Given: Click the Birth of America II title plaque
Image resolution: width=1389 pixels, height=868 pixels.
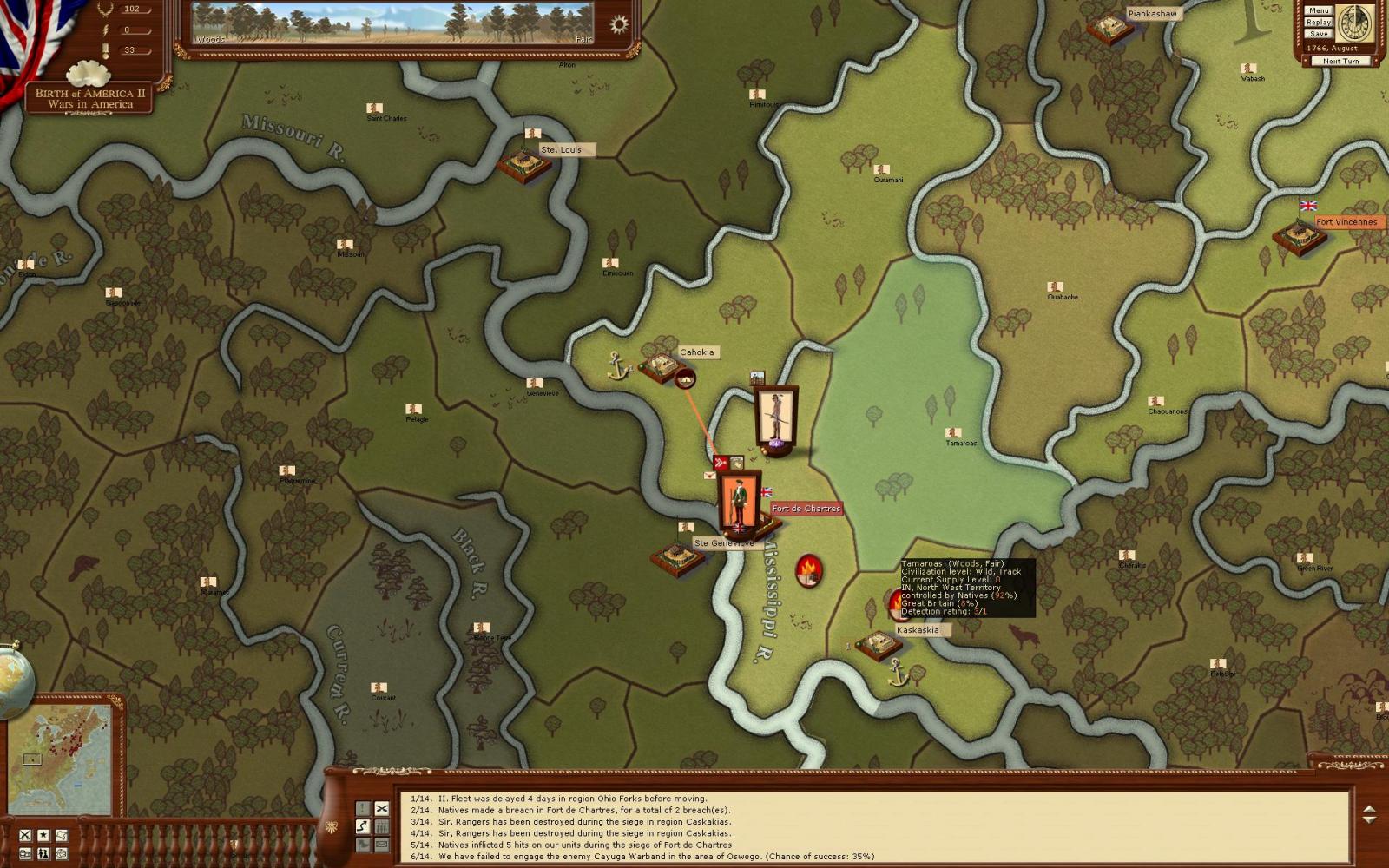Looking at the screenshot, I should pos(90,98).
